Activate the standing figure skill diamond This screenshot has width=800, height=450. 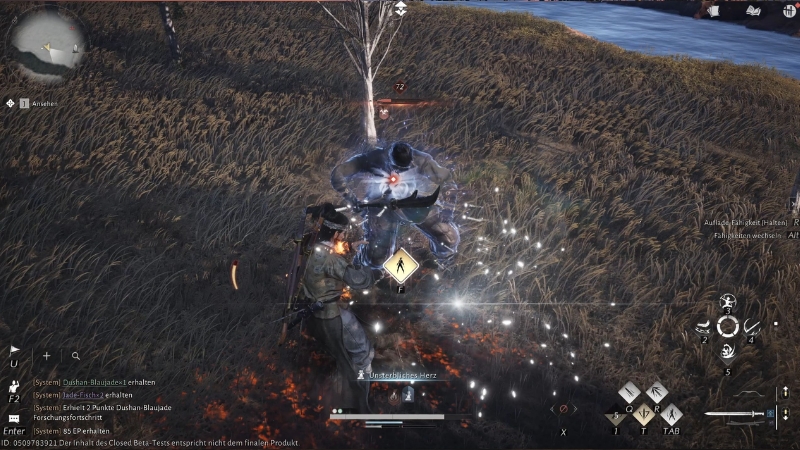(x=671, y=411)
